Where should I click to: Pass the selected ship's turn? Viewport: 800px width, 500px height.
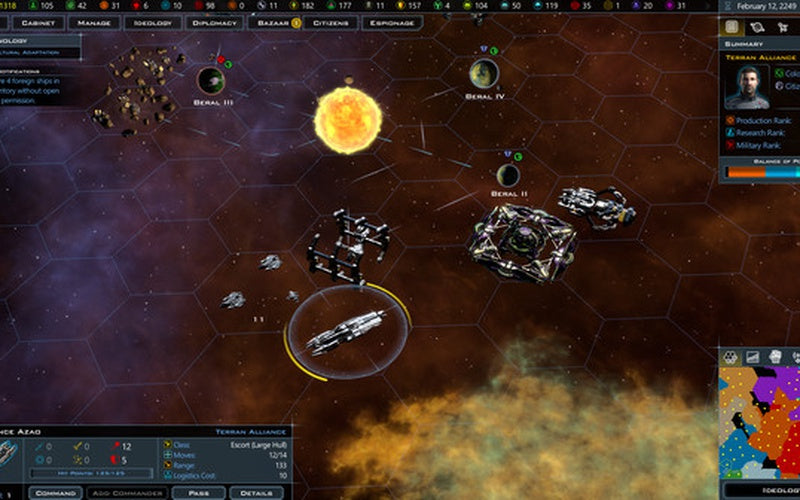pos(198,493)
